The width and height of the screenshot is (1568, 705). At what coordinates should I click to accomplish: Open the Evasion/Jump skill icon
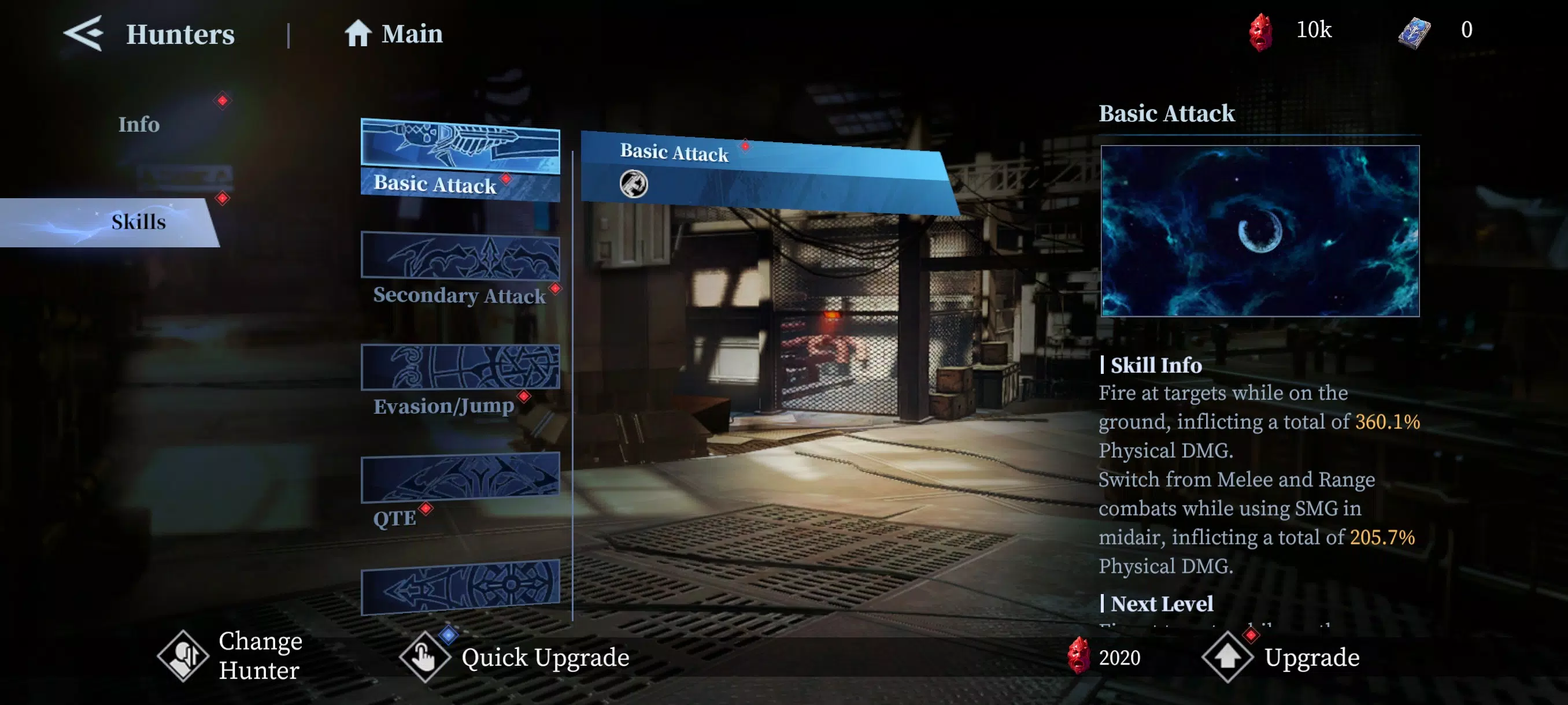coord(461,365)
